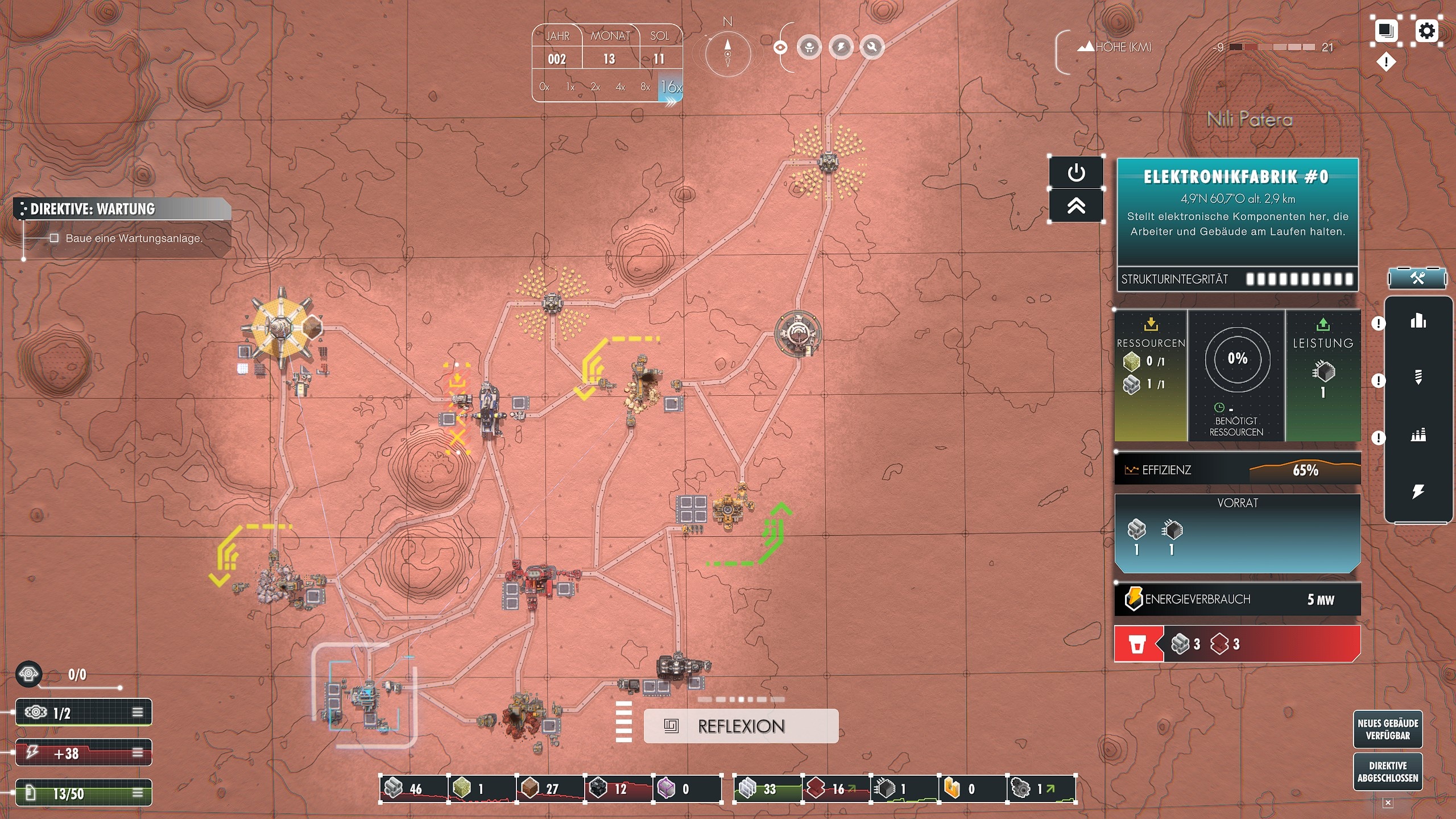Open the menu beside the 13/50 resource bar
This screenshot has height=819, width=1456.
(x=138, y=794)
